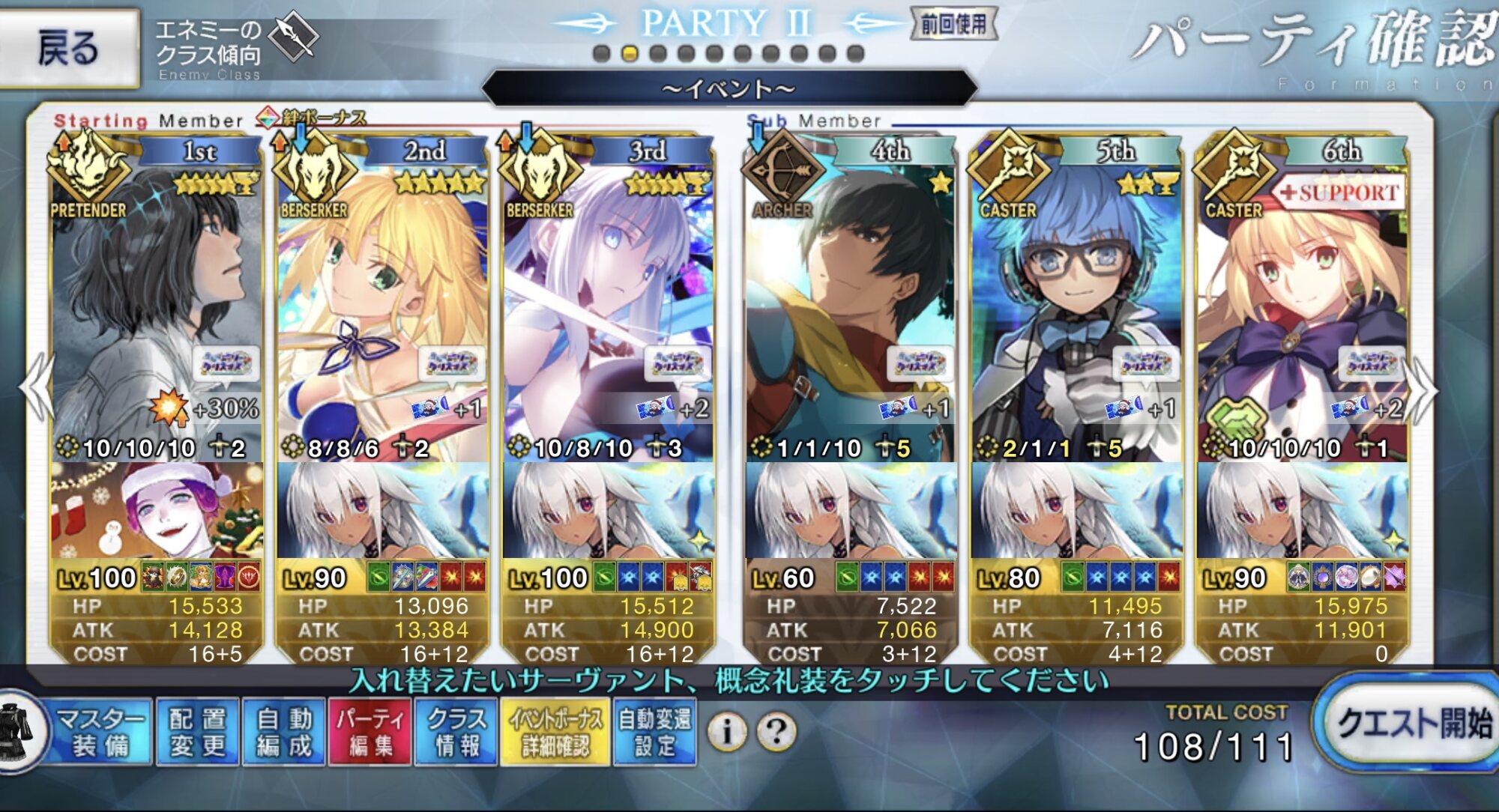The image size is (1499, 812).
Task: Tap 自動編成 auto formation
Action: click(x=284, y=732)
